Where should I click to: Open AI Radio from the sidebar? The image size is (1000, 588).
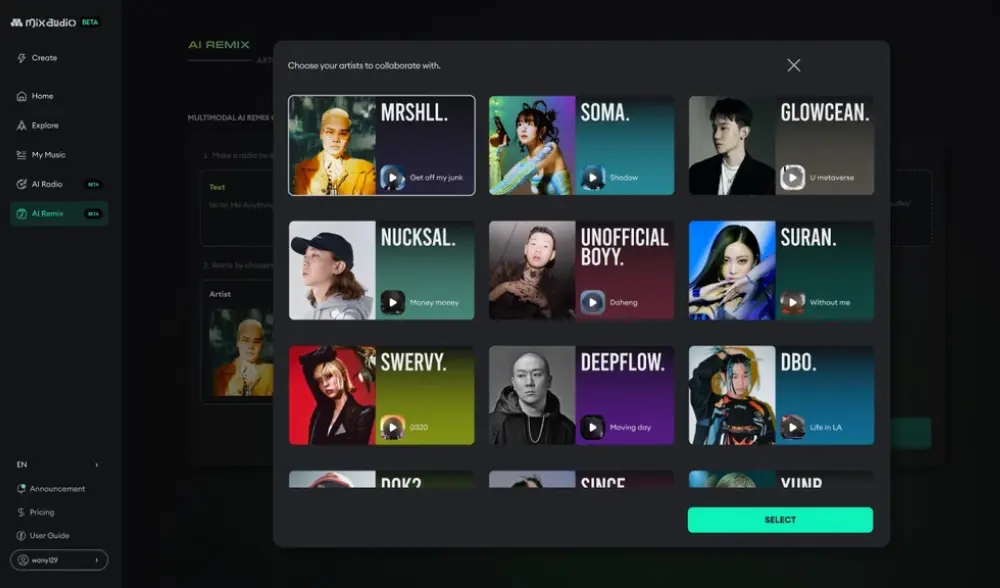pos(46,184)
